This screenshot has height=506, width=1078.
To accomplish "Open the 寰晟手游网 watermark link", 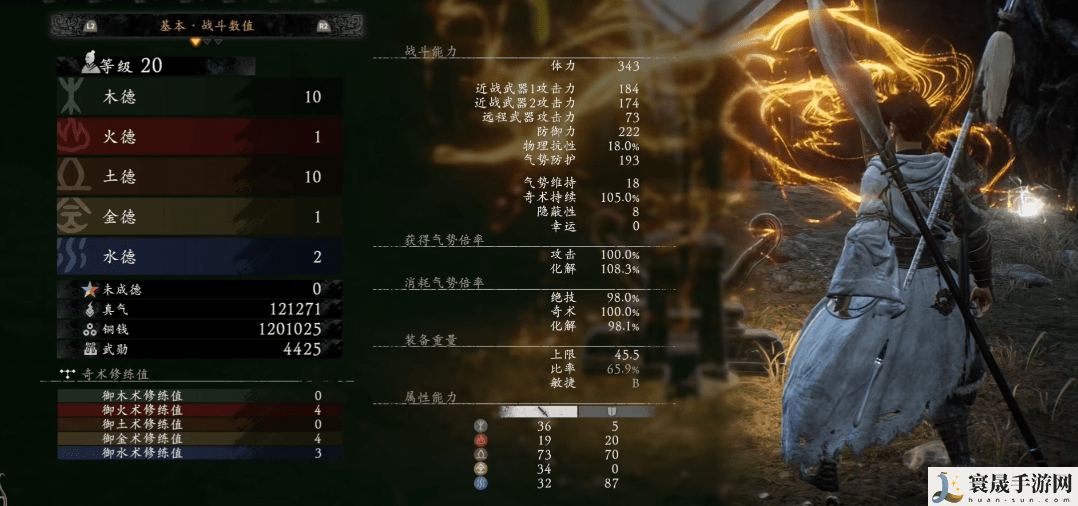I will (x=1001, y=486).
